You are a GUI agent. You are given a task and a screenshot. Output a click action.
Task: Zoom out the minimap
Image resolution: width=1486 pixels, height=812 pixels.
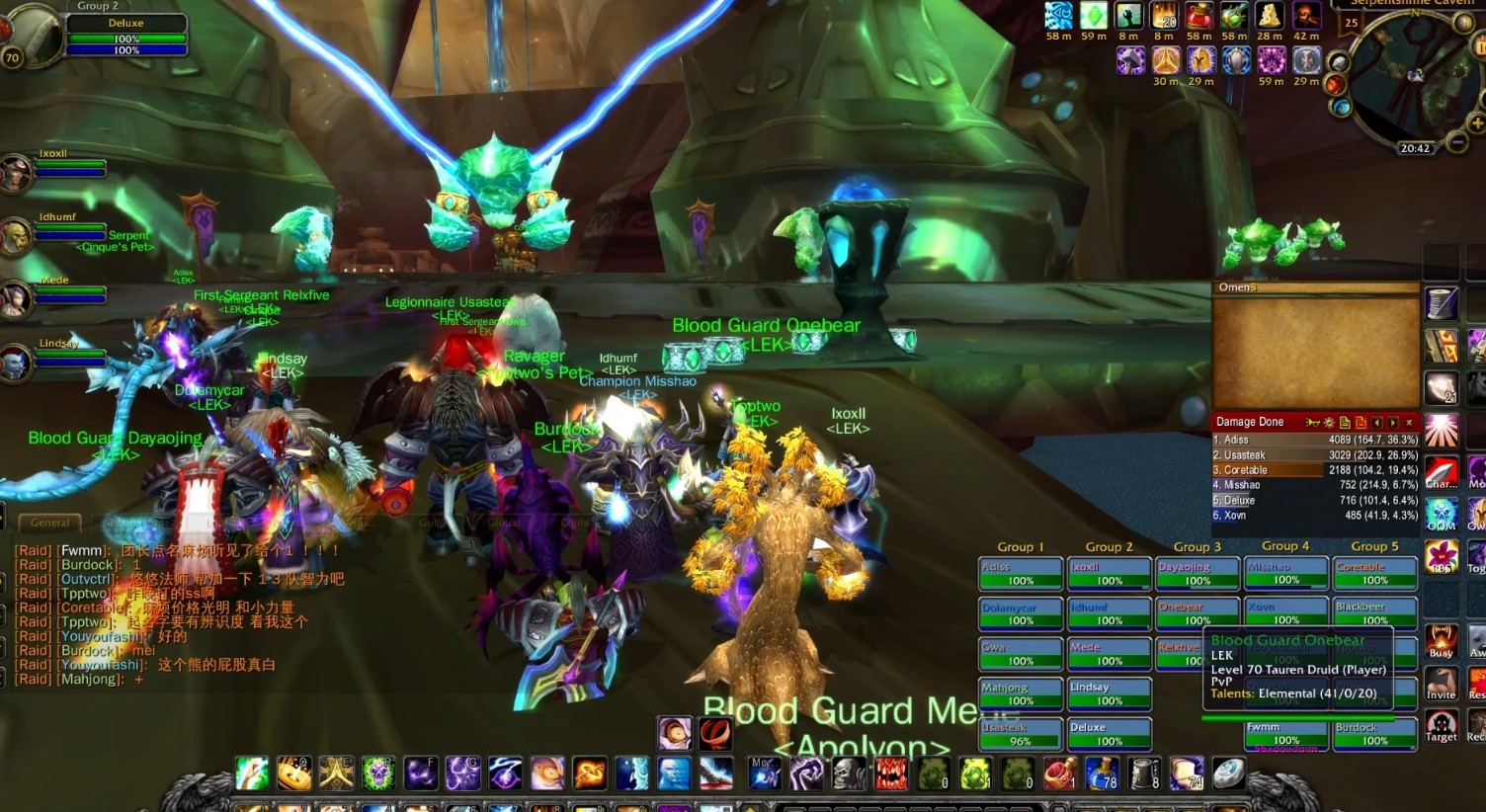[x=1457, y=143]
